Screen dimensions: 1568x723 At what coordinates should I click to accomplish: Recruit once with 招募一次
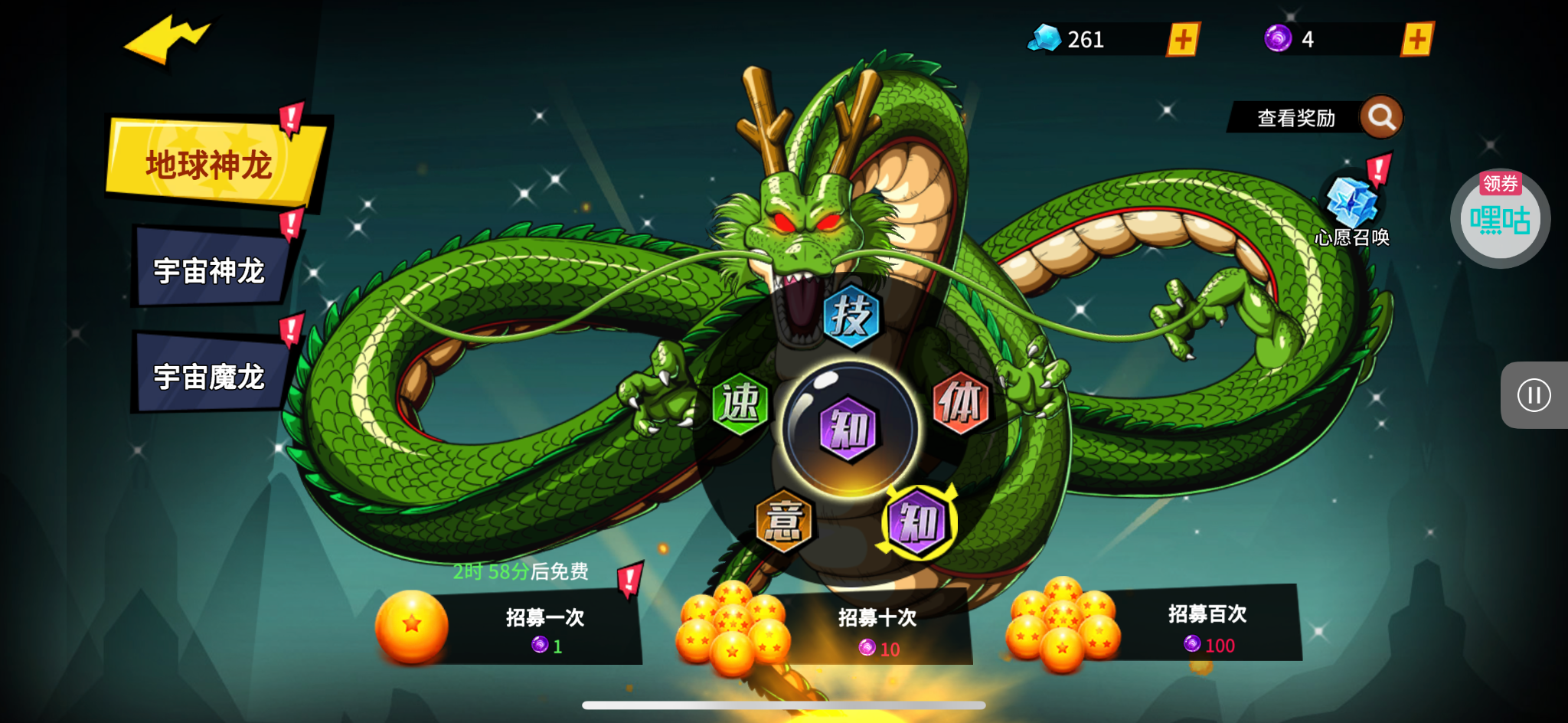coord(544,628)
